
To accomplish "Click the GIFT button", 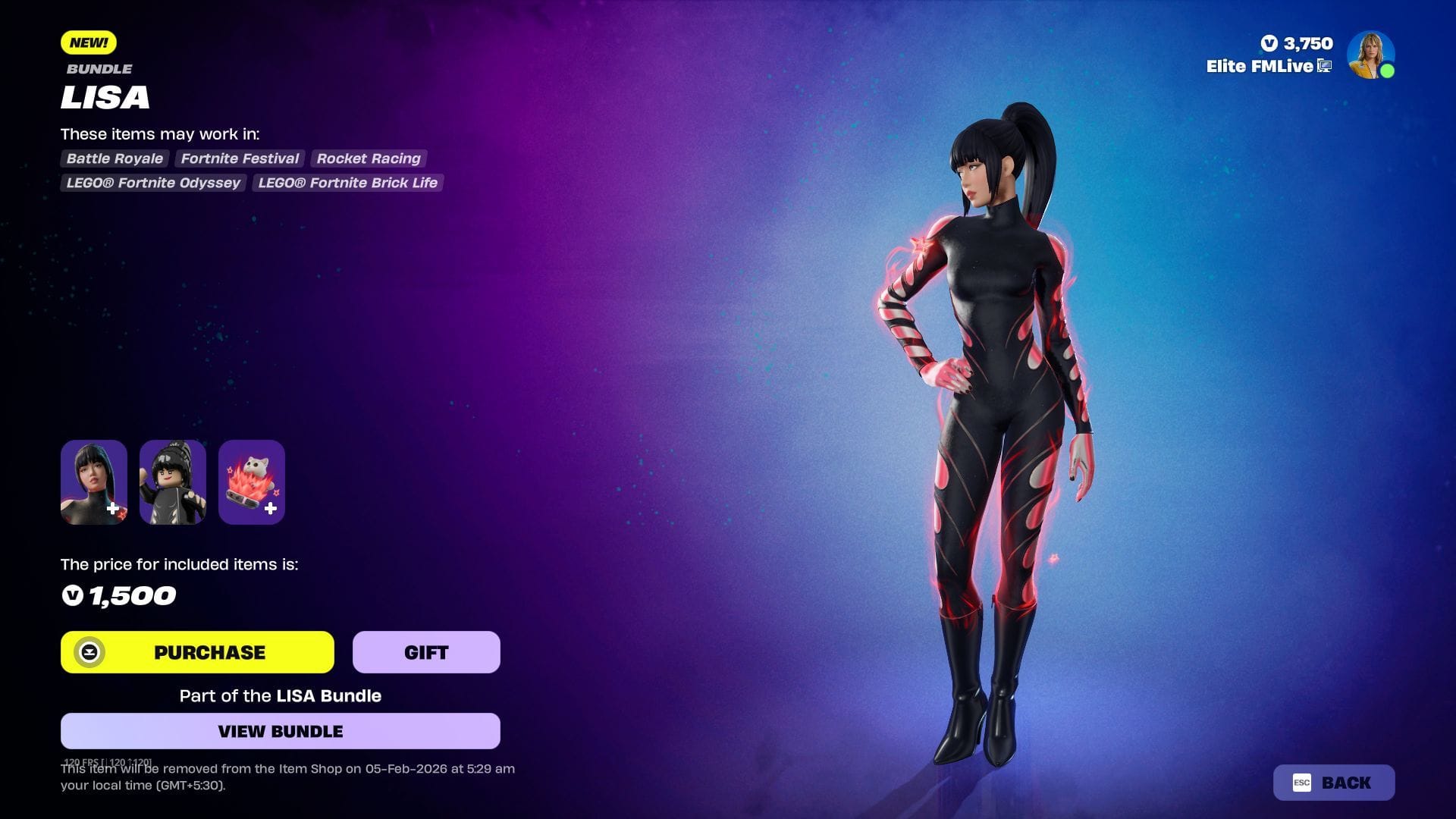I will [425, 651].
